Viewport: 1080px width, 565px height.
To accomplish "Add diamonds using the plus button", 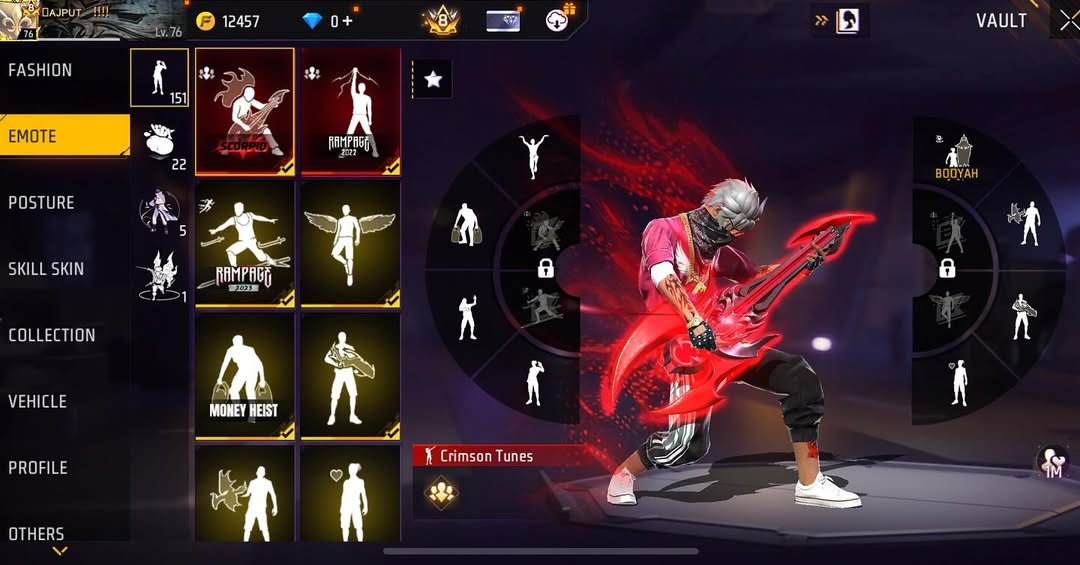I will point(348,21).
